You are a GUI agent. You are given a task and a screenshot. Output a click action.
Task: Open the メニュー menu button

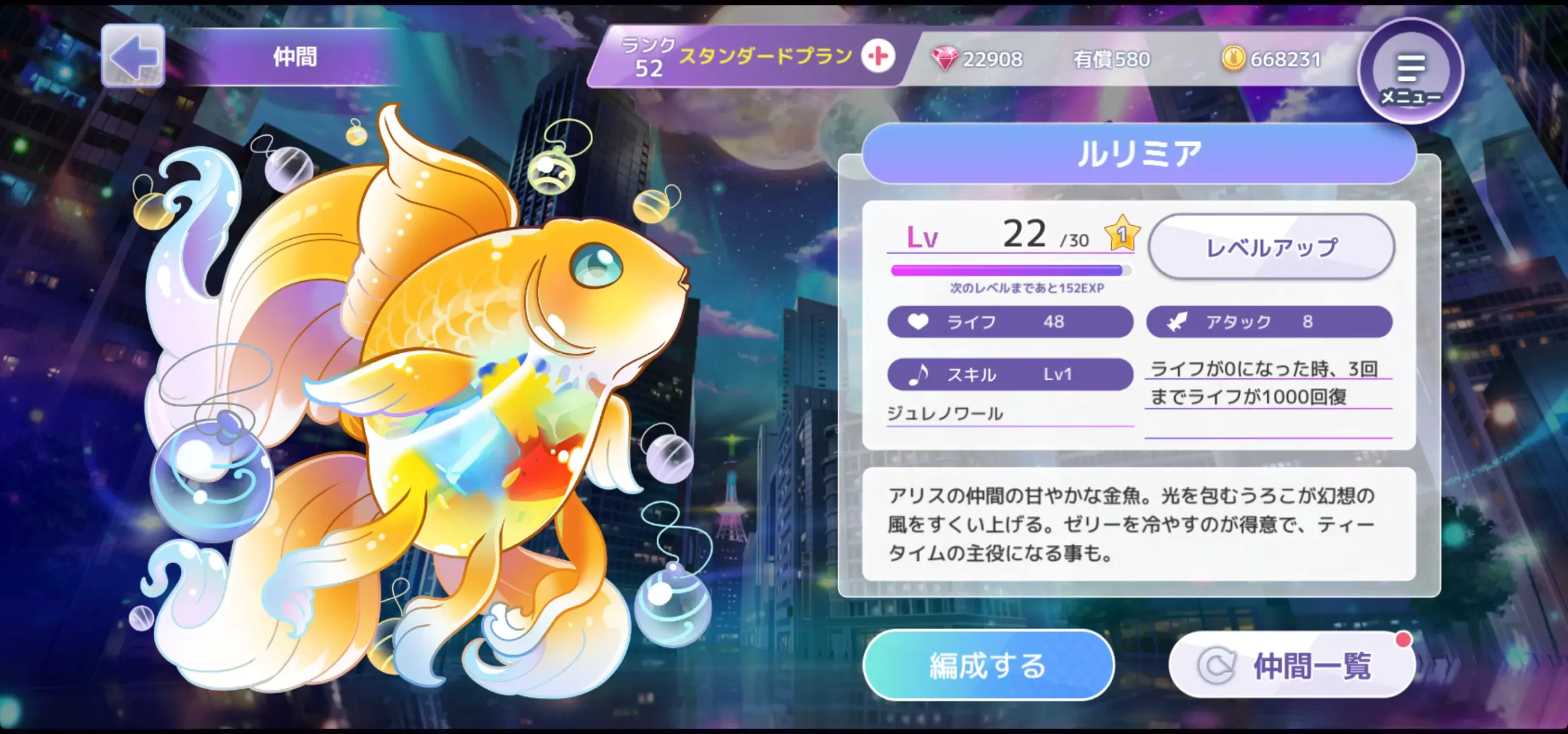1410,72
